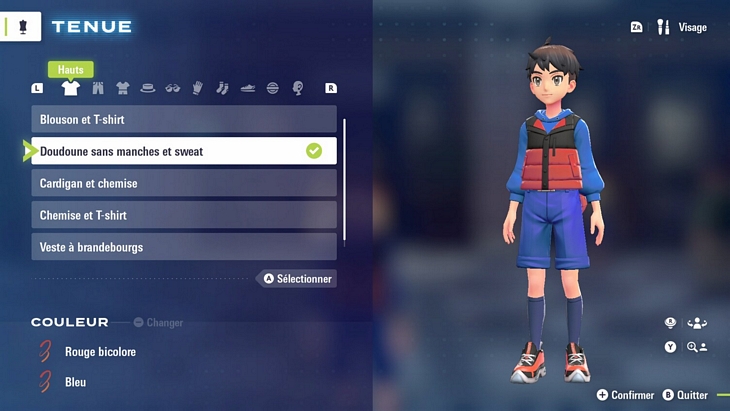Select Chemise et T-shirt entry
Screen dimensions: 730x411
point(184,215)
